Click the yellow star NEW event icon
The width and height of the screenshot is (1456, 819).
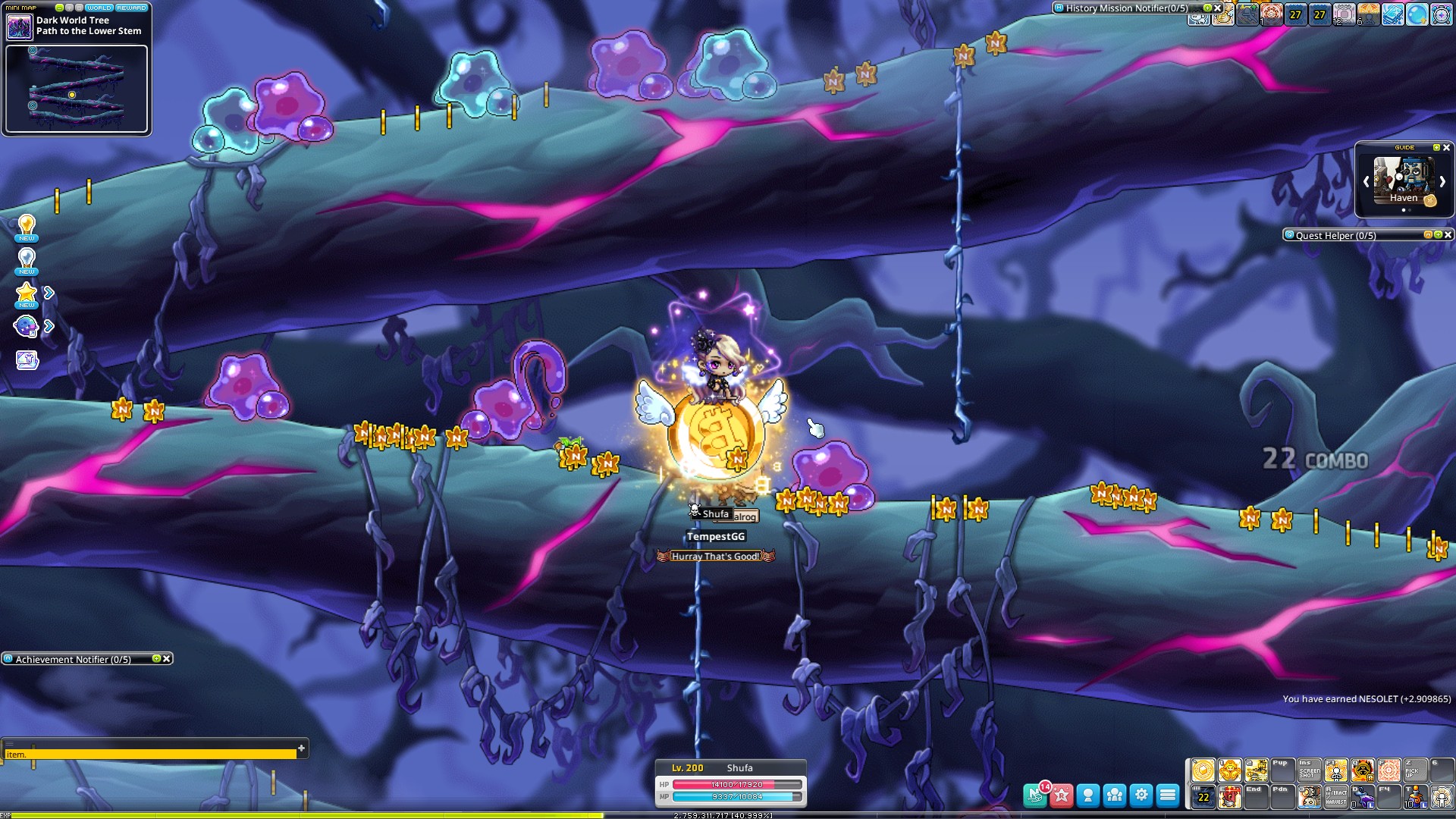tap(27, 294)
